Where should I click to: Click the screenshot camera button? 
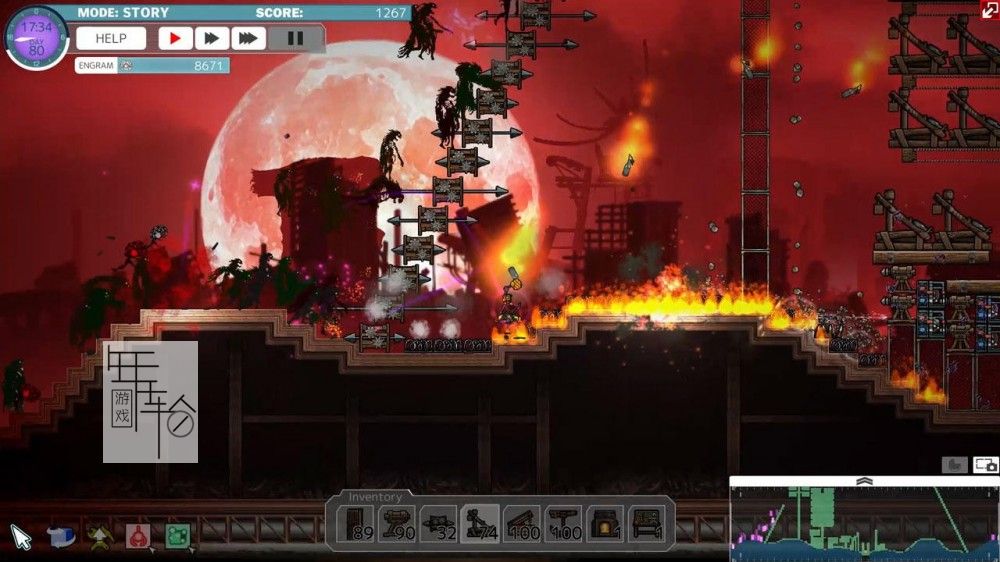(x=985, y=465)
